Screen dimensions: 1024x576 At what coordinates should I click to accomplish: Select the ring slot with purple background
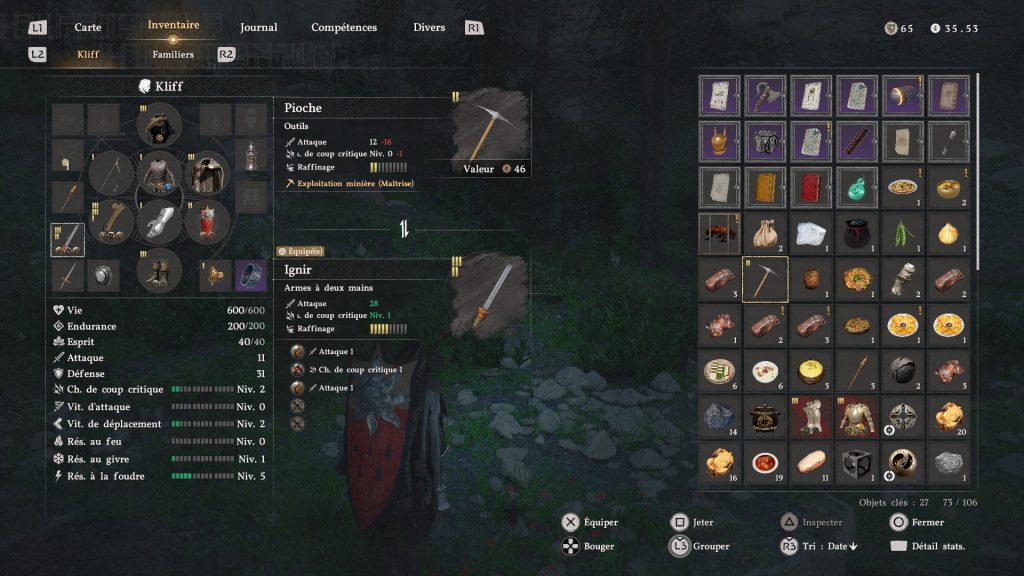252,273
